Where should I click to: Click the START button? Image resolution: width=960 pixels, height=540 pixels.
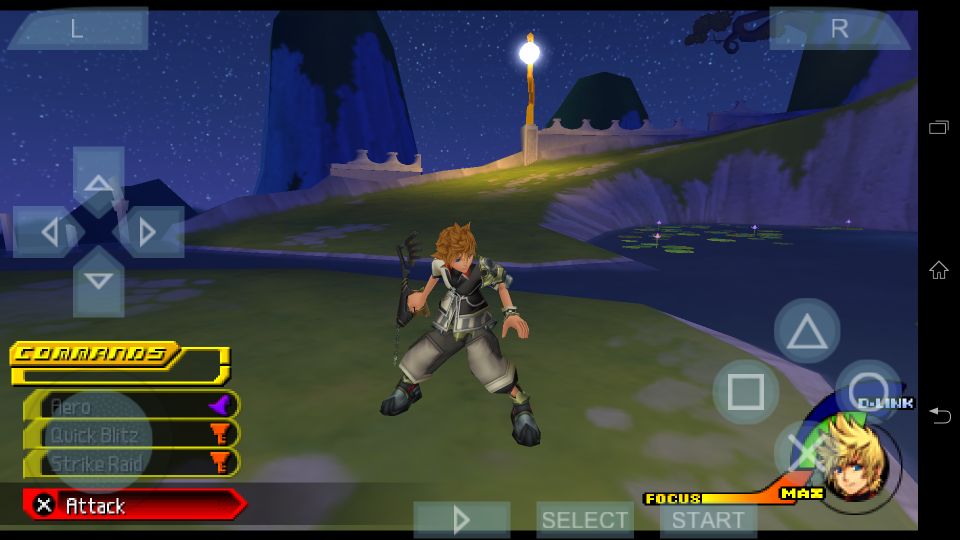pyautogui.click(x=708, y=520)
